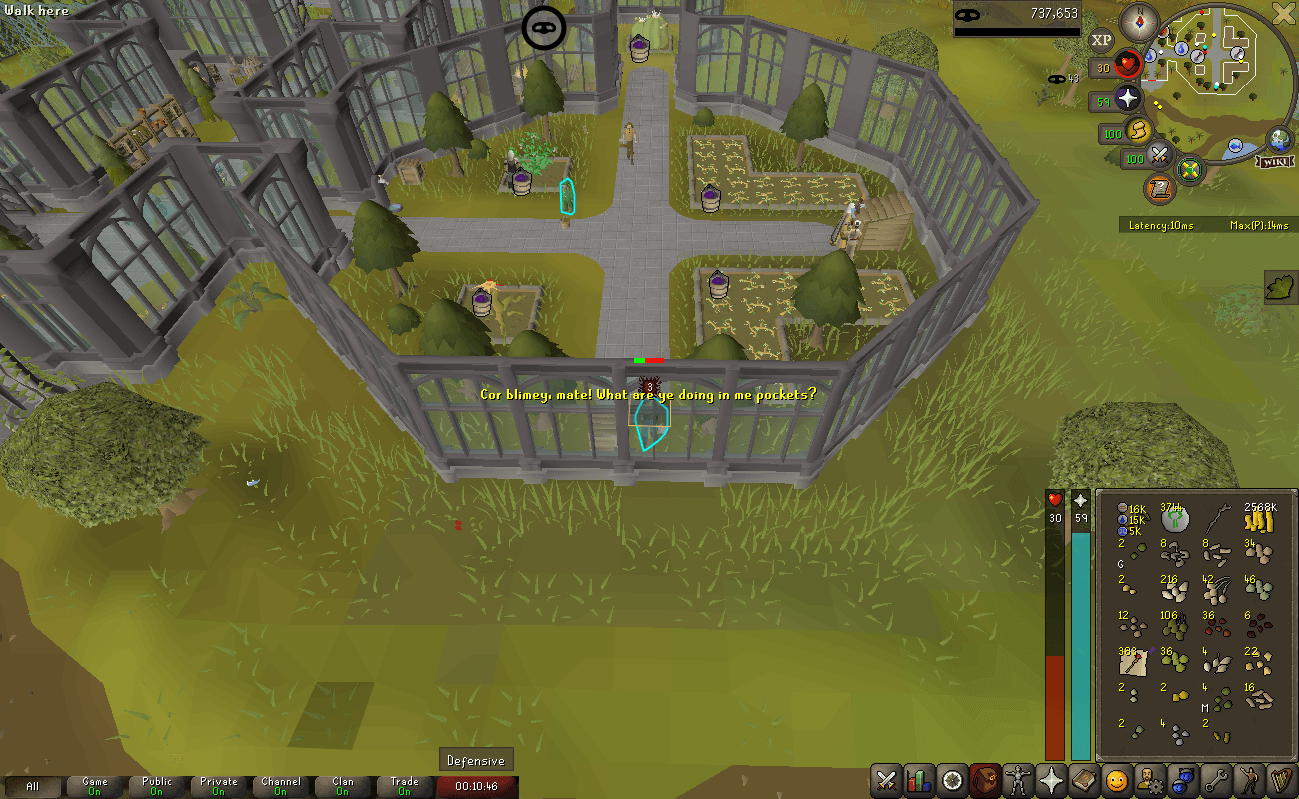Open the Music Player harp icon
1299x799 pixels.
click(x=1283, y=781)
